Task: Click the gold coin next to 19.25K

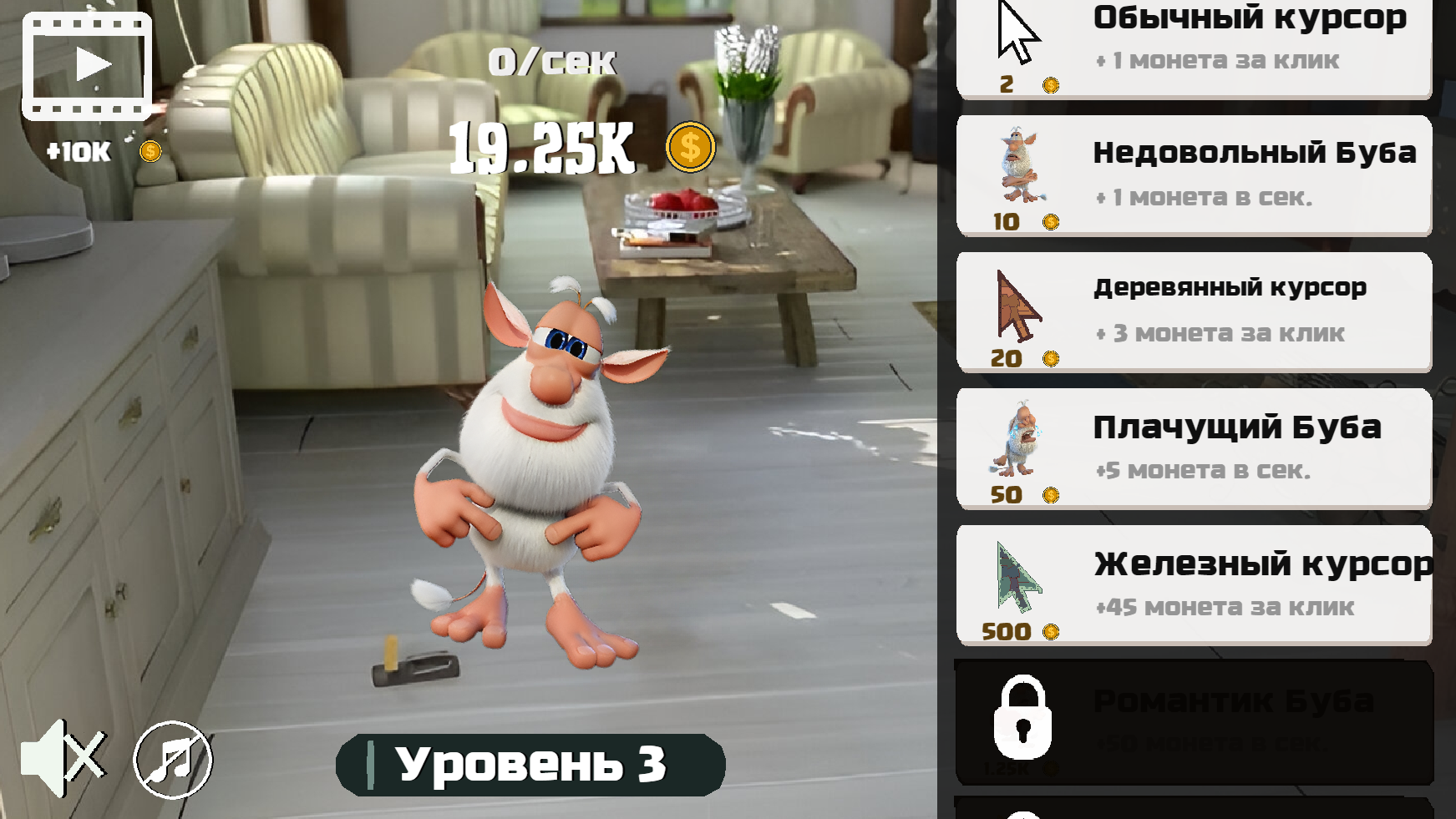Action: (688, 147)
